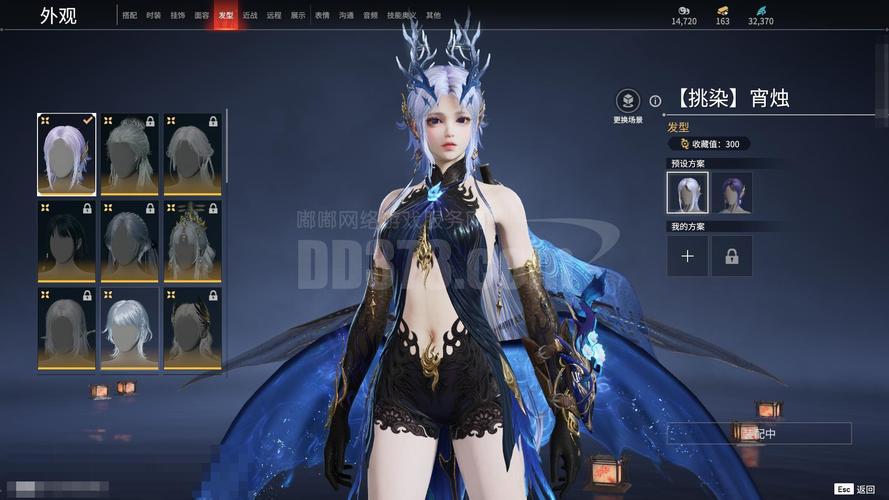Click the locked custom scheme slot
The width and height of the screenshot is (889, 500).
pos(732,256)
